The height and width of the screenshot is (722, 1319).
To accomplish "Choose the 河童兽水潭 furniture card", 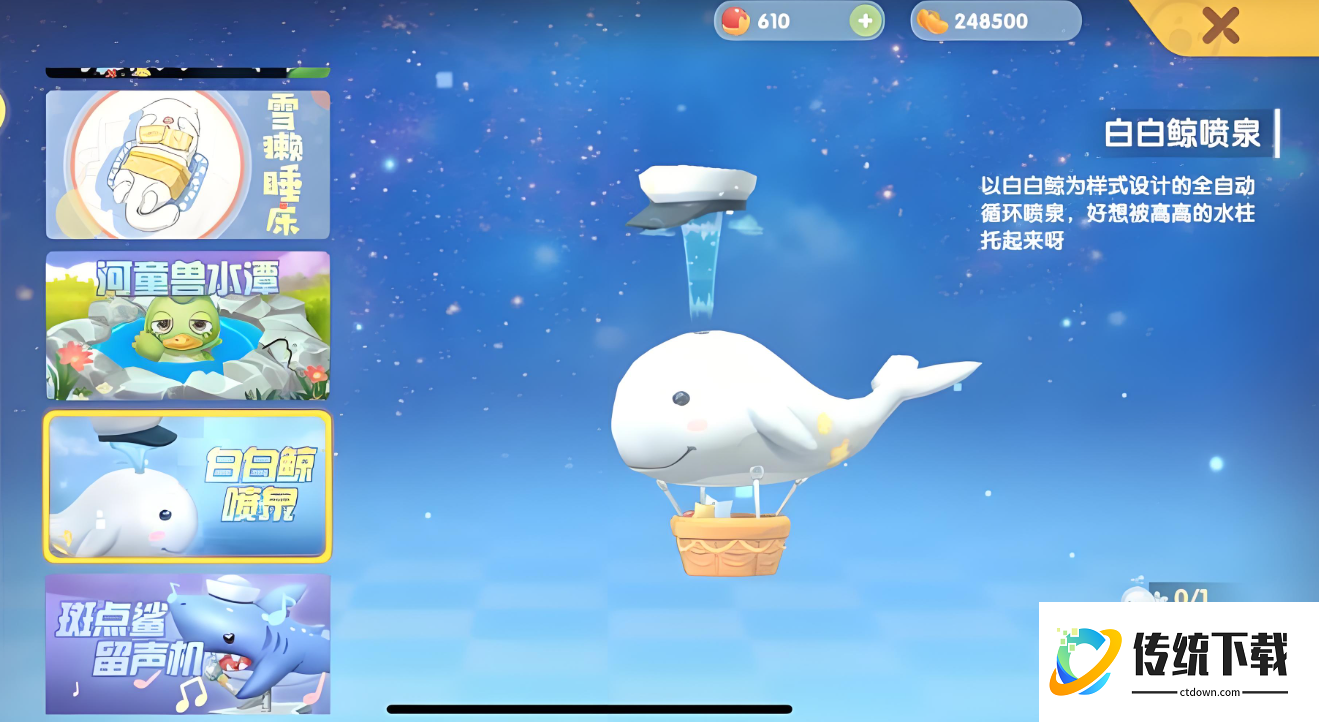I will 188,325.
